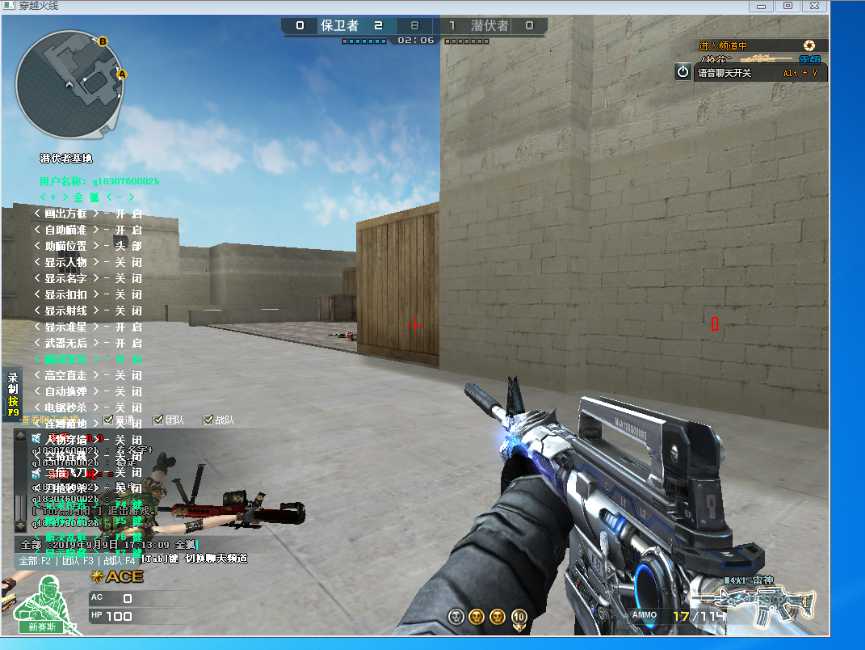Tick the 团队 chat filter checkbox
865x650 pixels.
(x=159, y=420)
